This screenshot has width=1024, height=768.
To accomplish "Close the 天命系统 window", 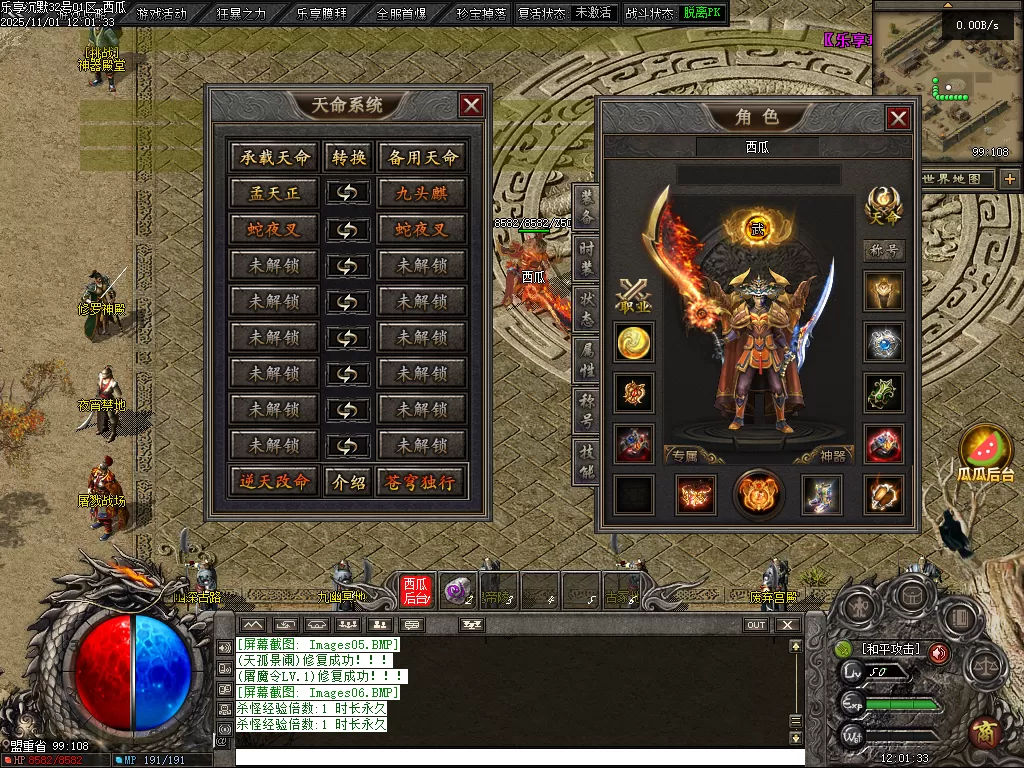I will [x=471, y=105].
